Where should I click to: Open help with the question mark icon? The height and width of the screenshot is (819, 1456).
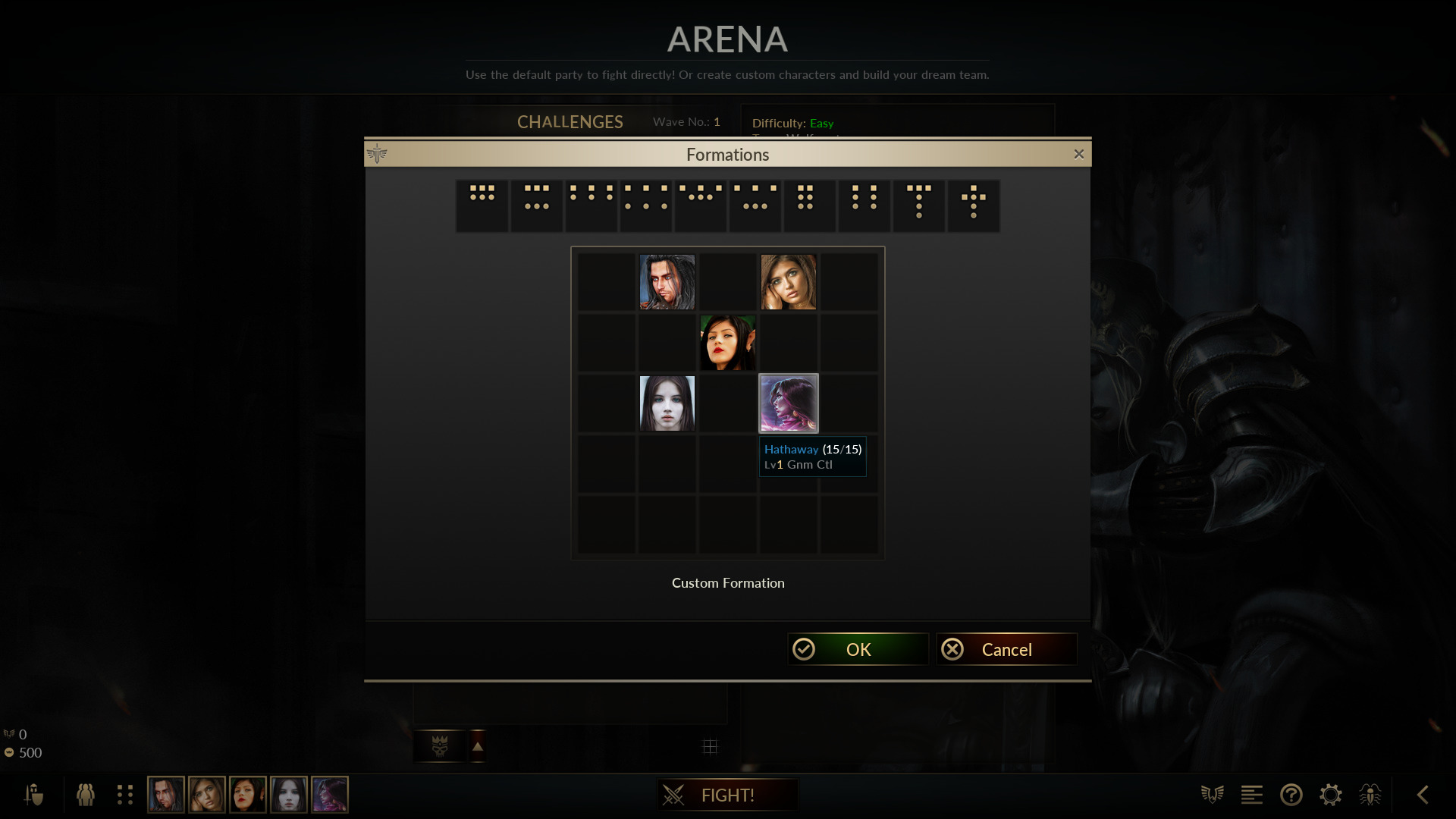pos(1291,795)
